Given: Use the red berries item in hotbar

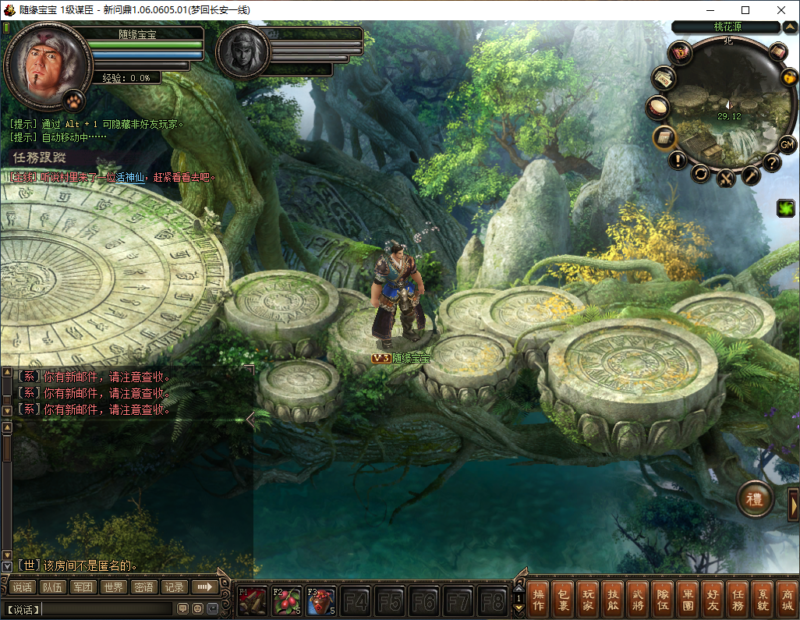Looking at the screenshot, I should [x=288, y=600].
